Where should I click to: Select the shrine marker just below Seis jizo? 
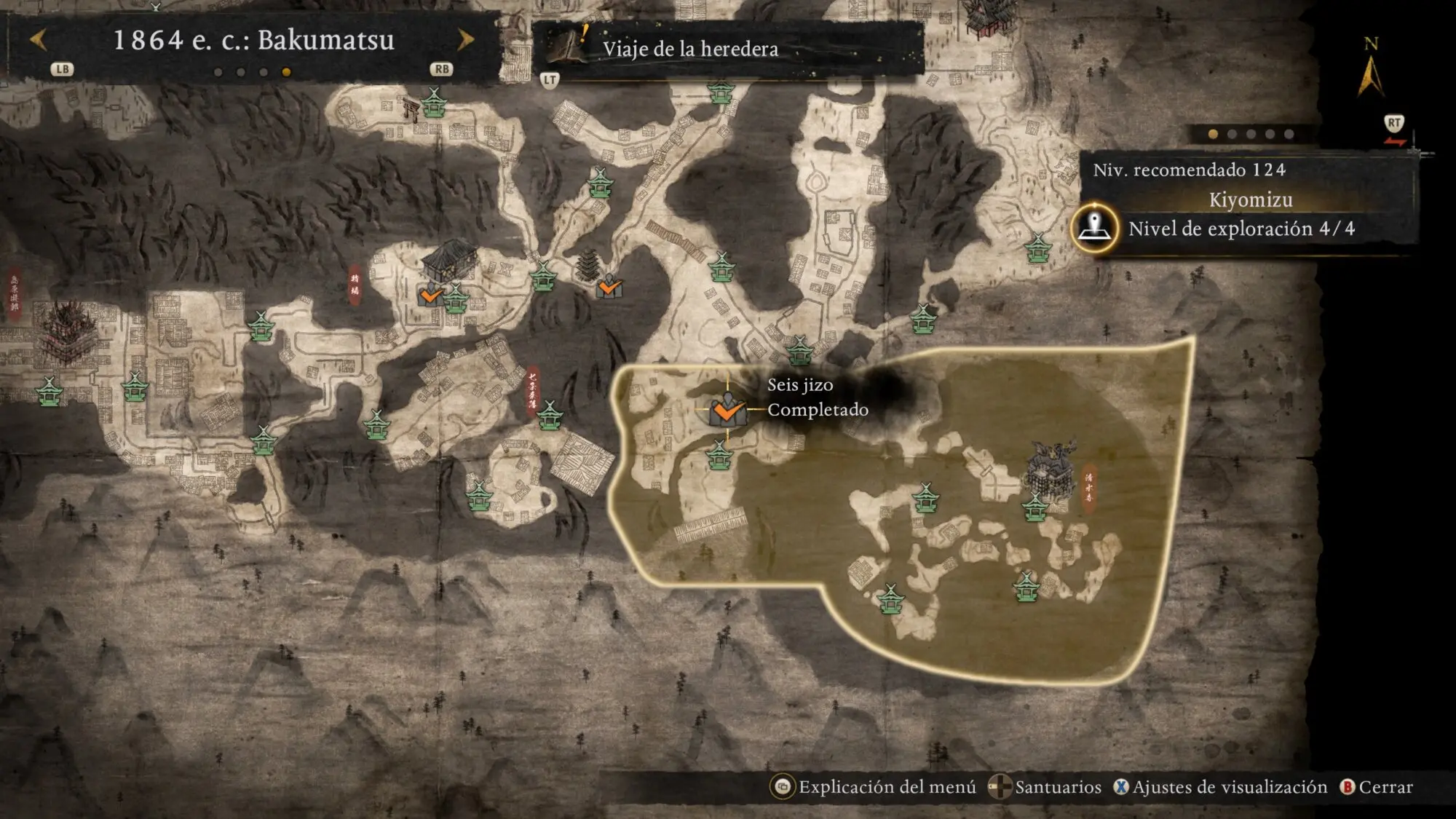coord(719,456)
